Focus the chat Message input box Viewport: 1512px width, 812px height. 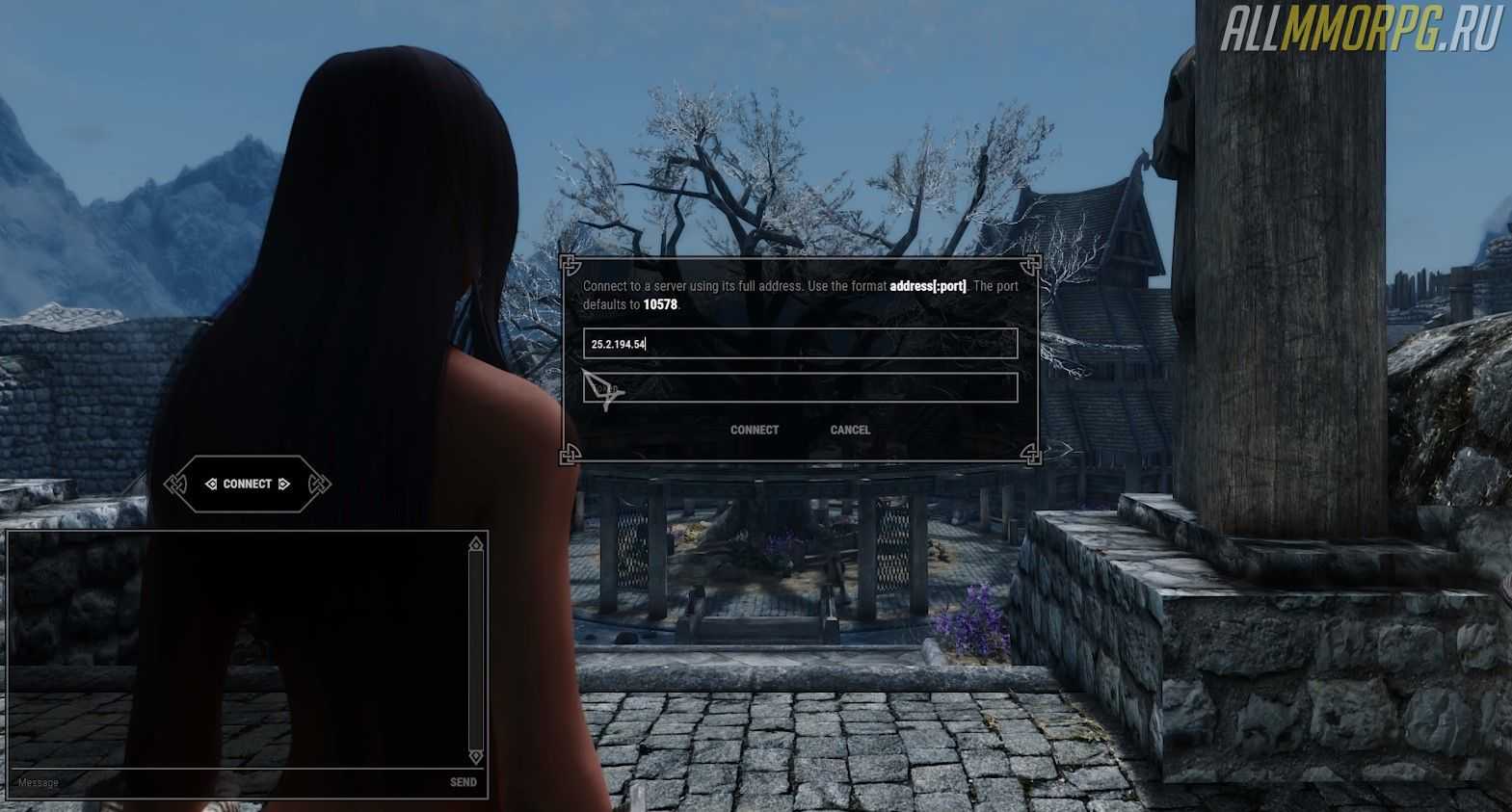(x=222, y=782)
